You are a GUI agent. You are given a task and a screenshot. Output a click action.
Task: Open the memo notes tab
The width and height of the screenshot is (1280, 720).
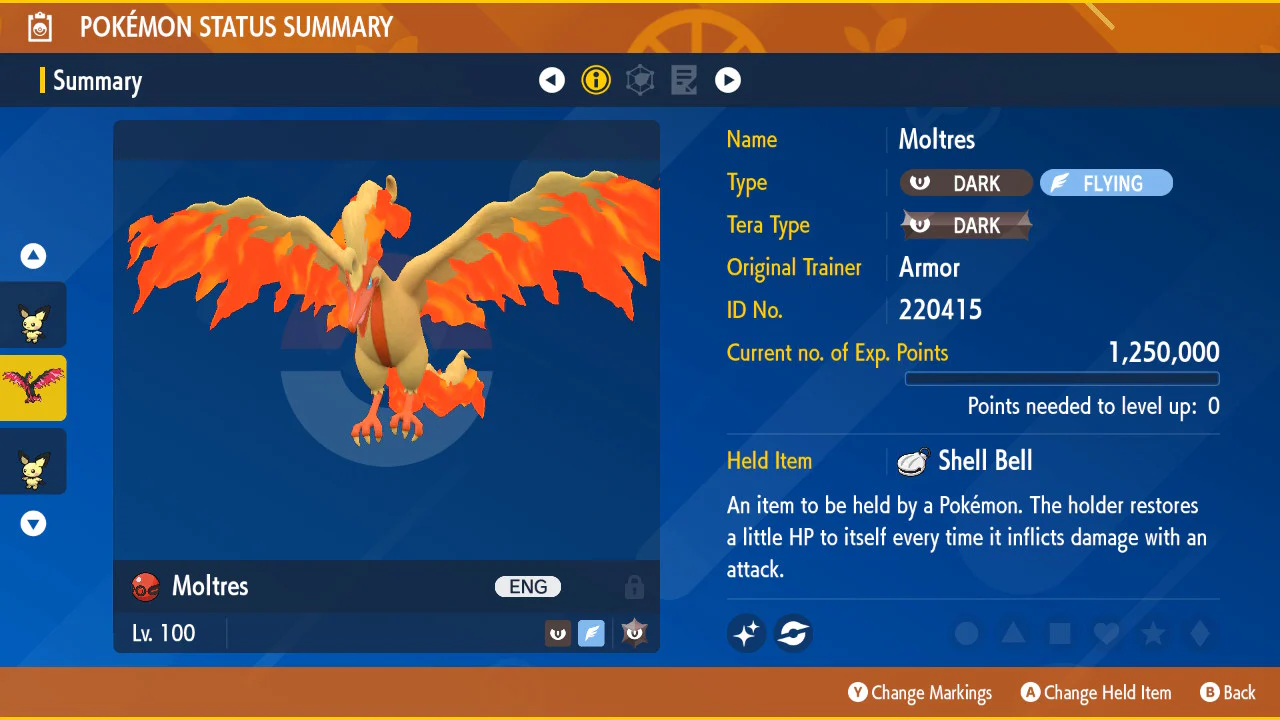(x=684, y=80)
